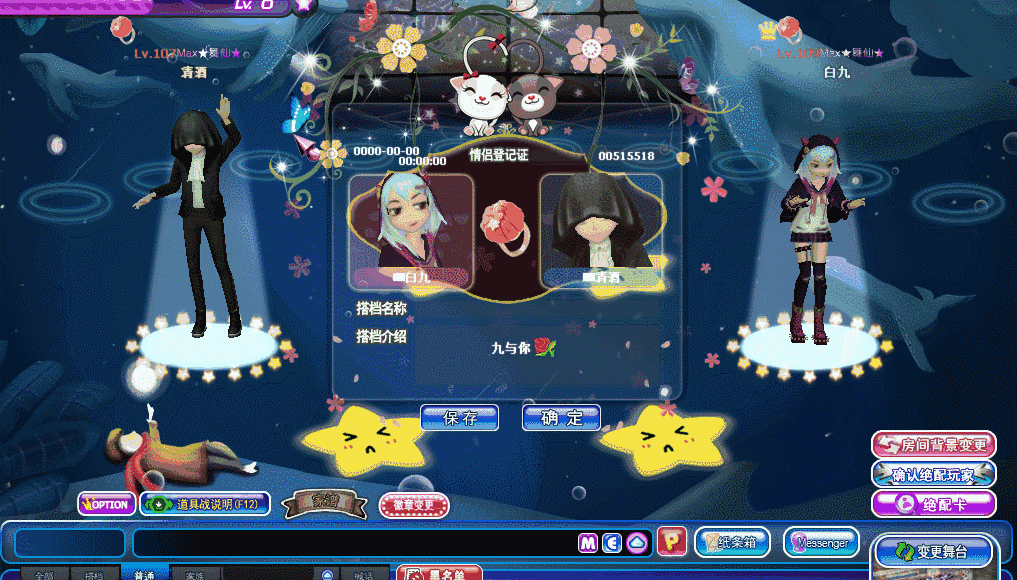Open the 徽章变更 badge change button

click(414, 505)
